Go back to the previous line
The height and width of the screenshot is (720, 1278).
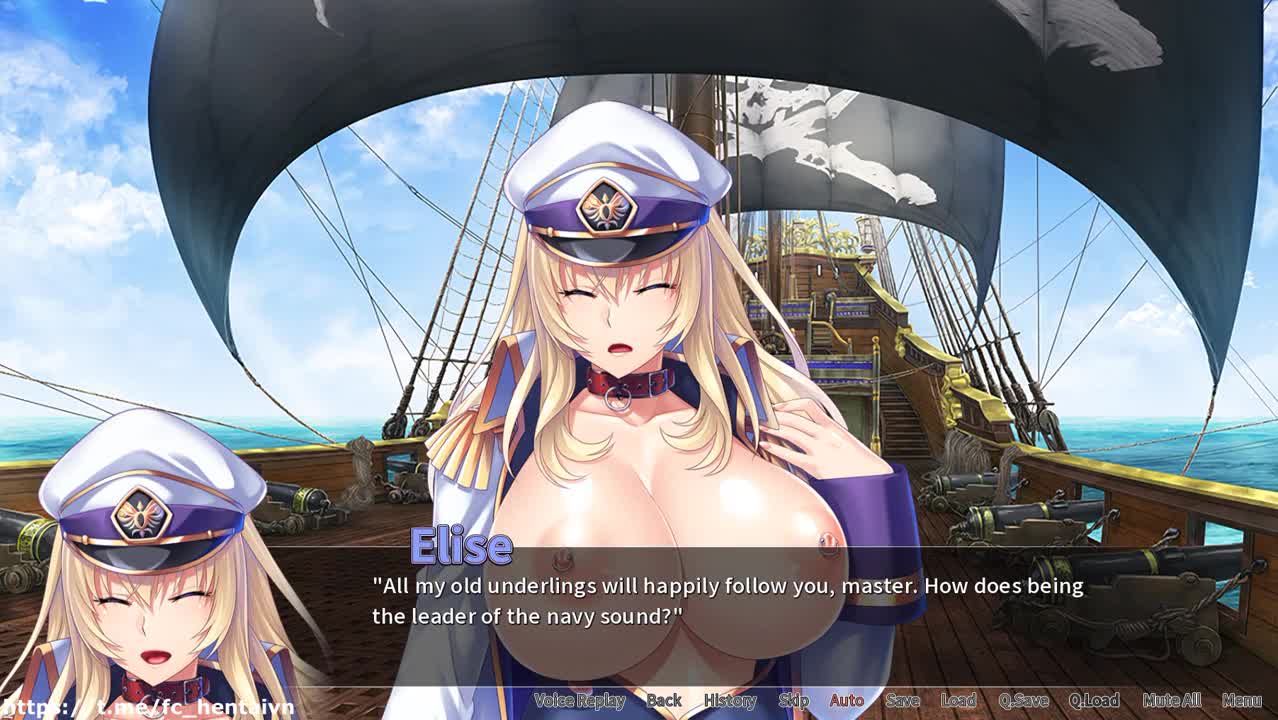(x=664, y=700)
